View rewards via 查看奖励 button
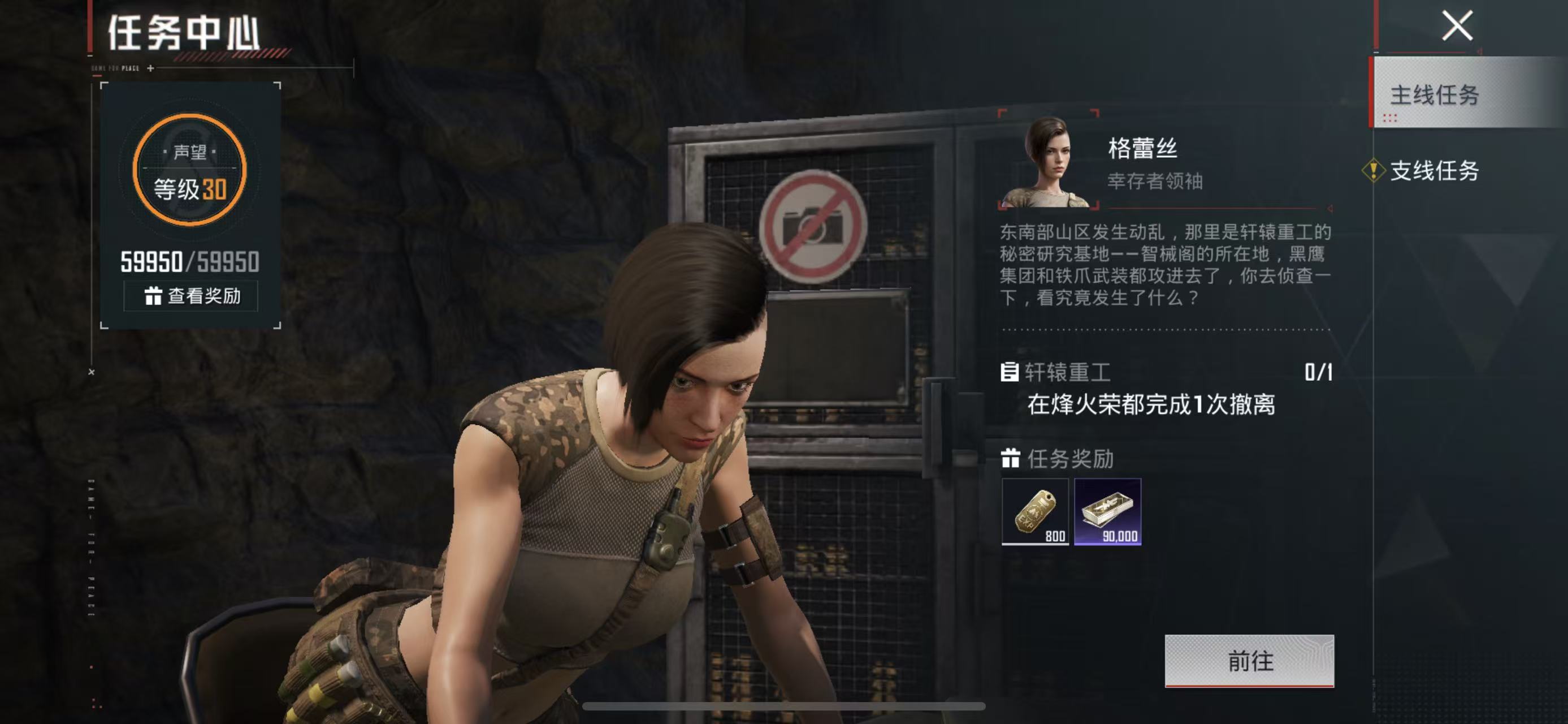 pyautogui.click(x=191, y=296)
